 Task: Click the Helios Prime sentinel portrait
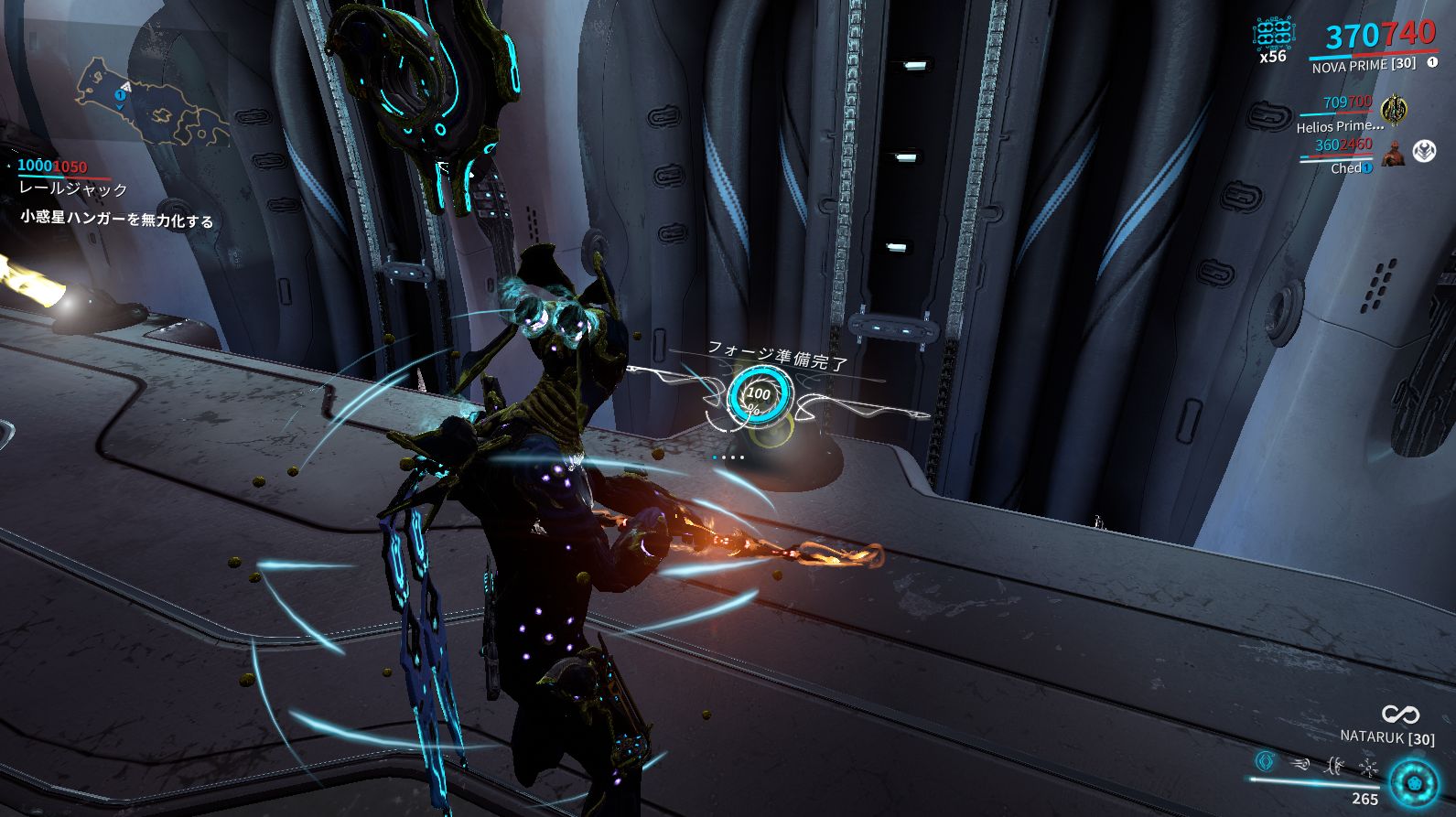click(1395, 110)
